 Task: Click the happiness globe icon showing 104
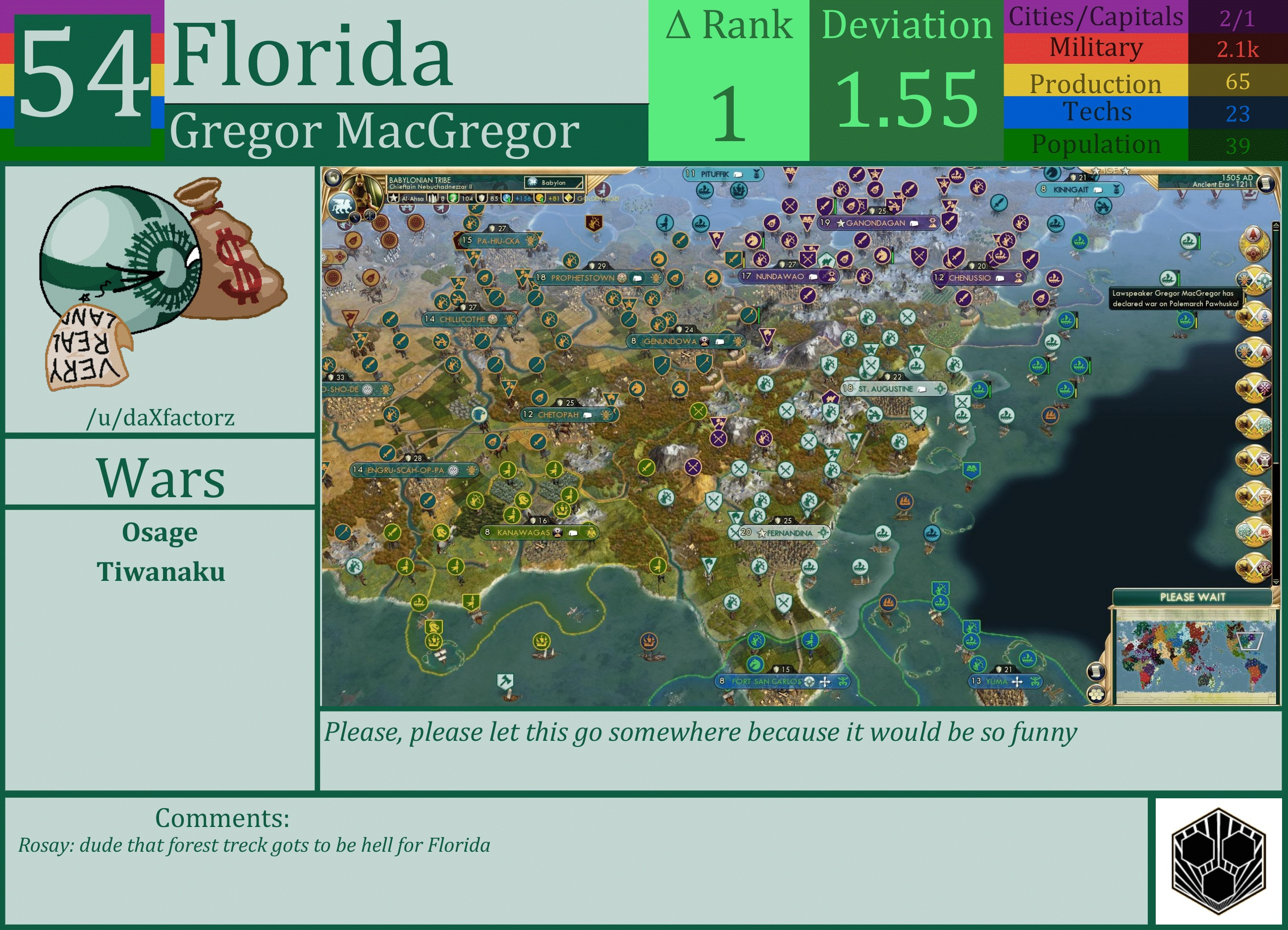click(453, 199)
